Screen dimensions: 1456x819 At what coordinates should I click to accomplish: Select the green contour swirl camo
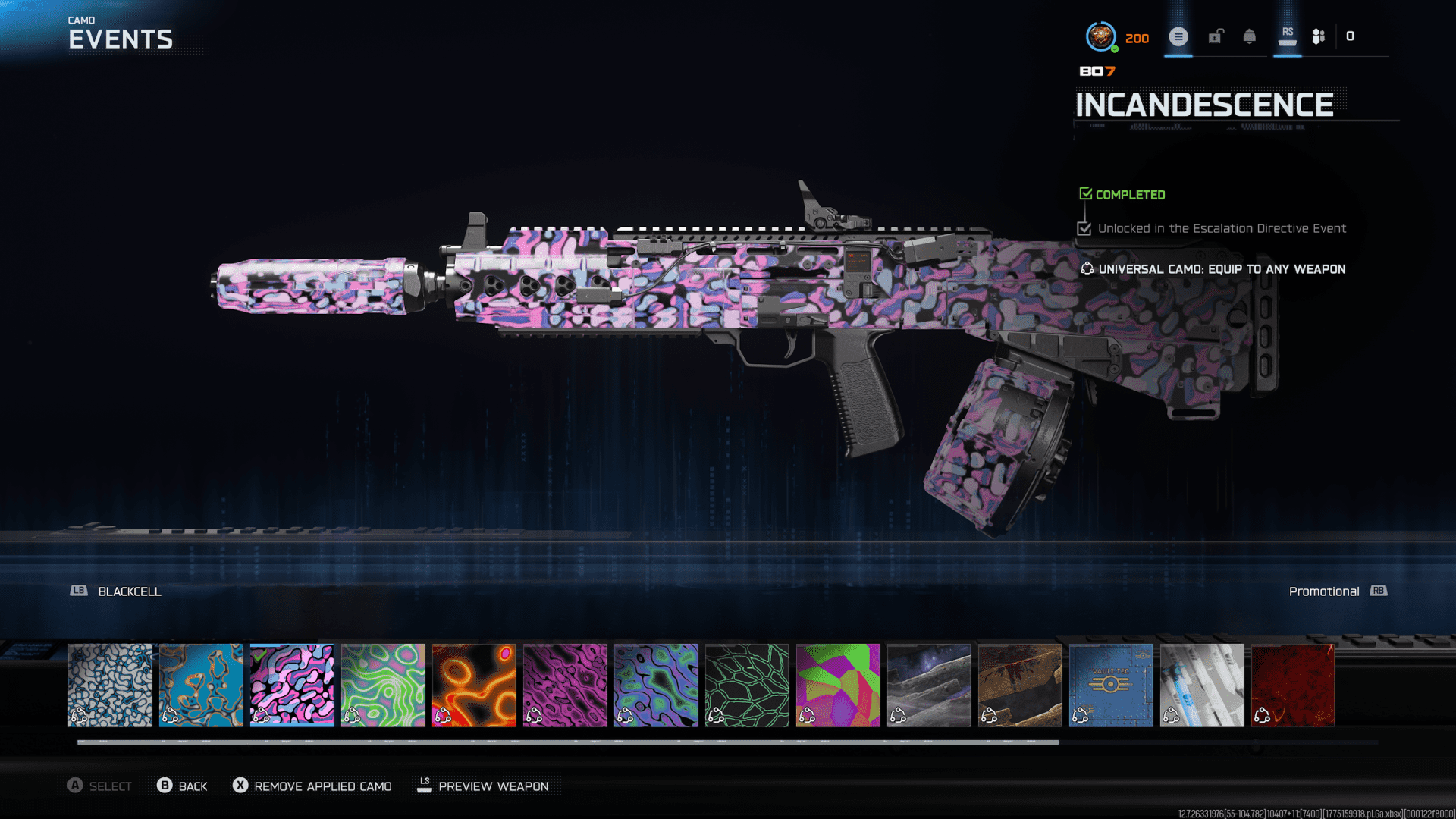(x=383, y=686)
